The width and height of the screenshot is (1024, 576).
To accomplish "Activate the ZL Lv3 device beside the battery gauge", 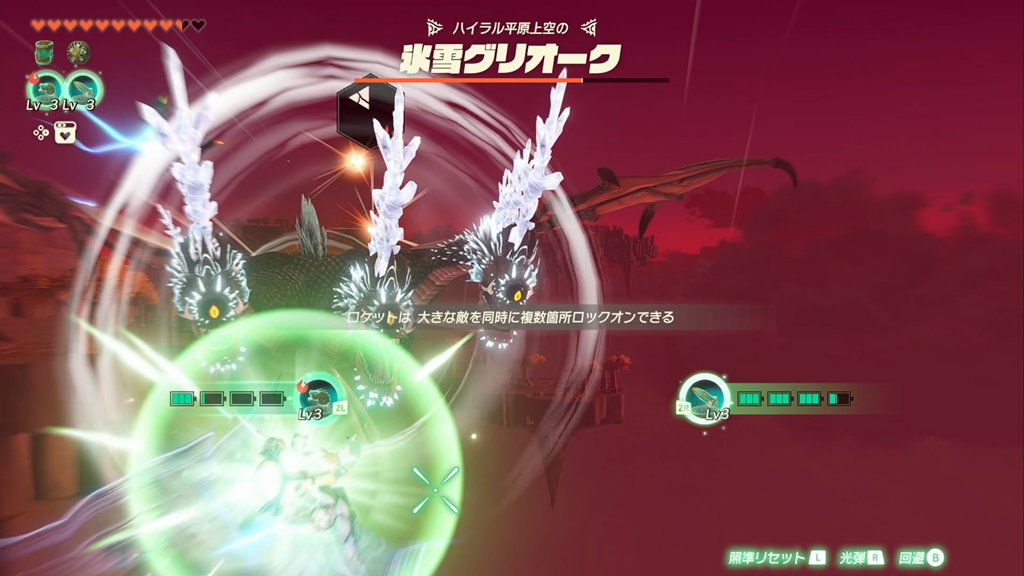I will pyautogui.click(x=319, y=394).
